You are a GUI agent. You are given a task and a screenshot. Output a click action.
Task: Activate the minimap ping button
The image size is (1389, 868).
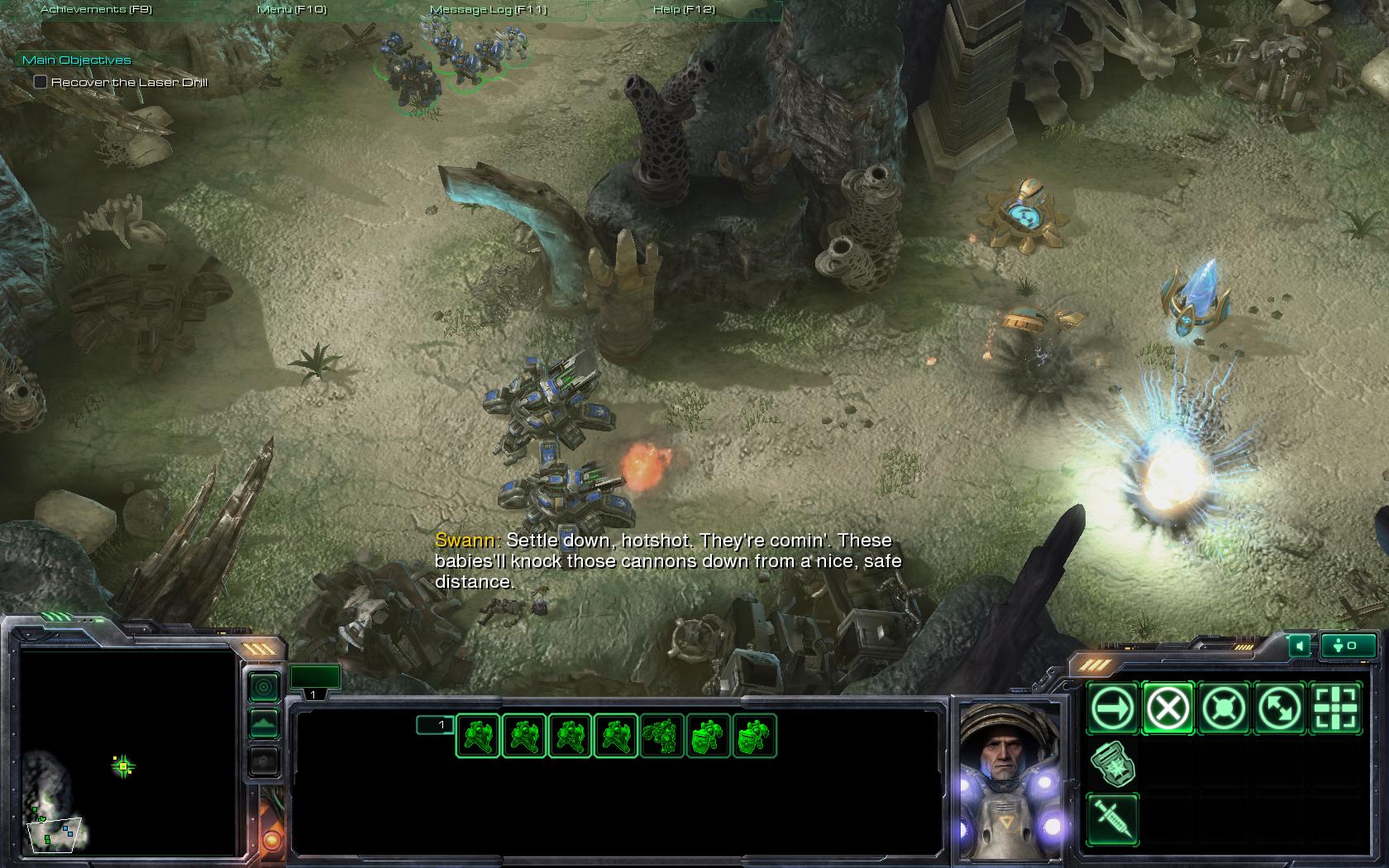[x=264, y=686]
